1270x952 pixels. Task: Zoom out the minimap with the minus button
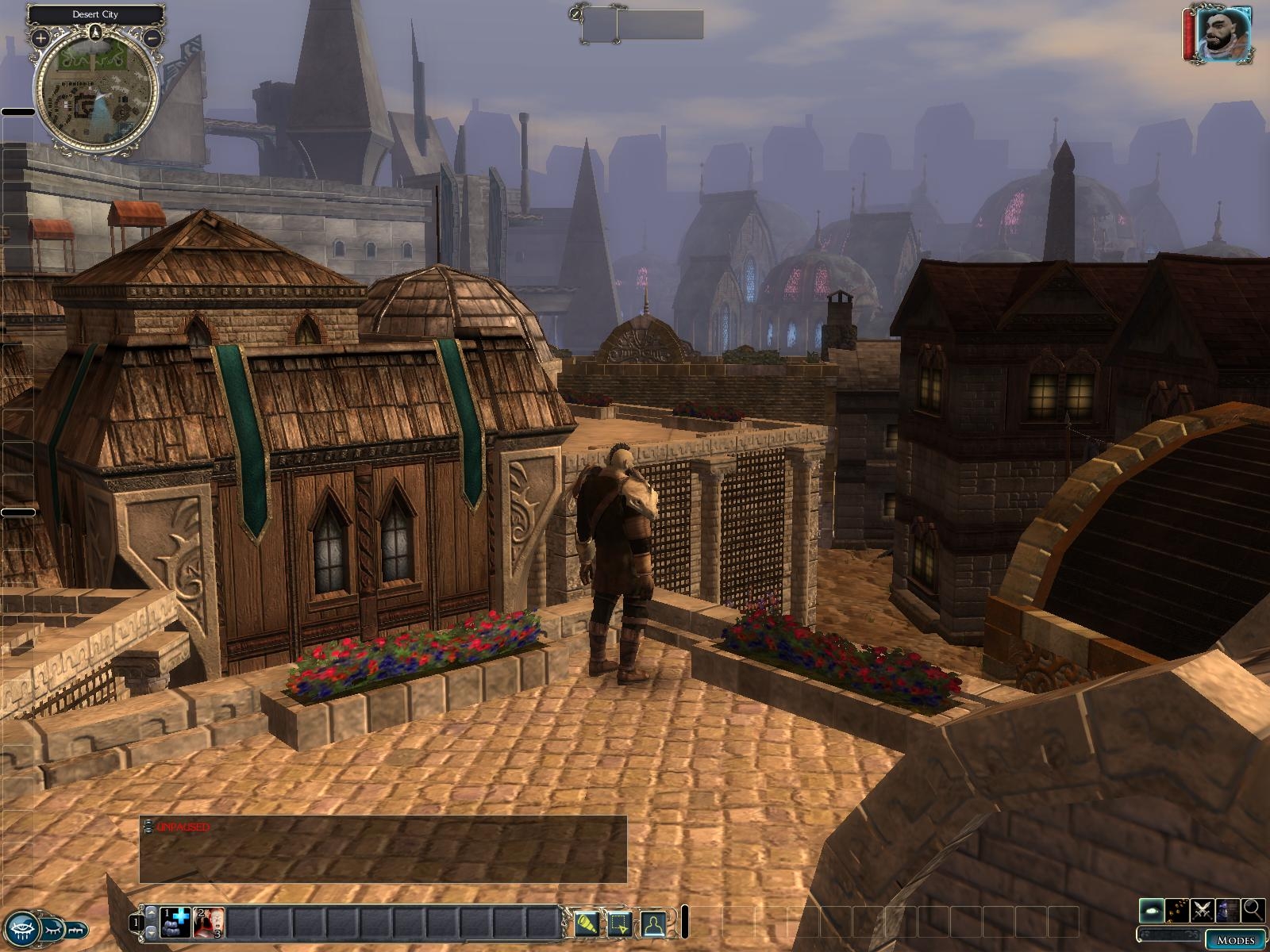point(153,36)
